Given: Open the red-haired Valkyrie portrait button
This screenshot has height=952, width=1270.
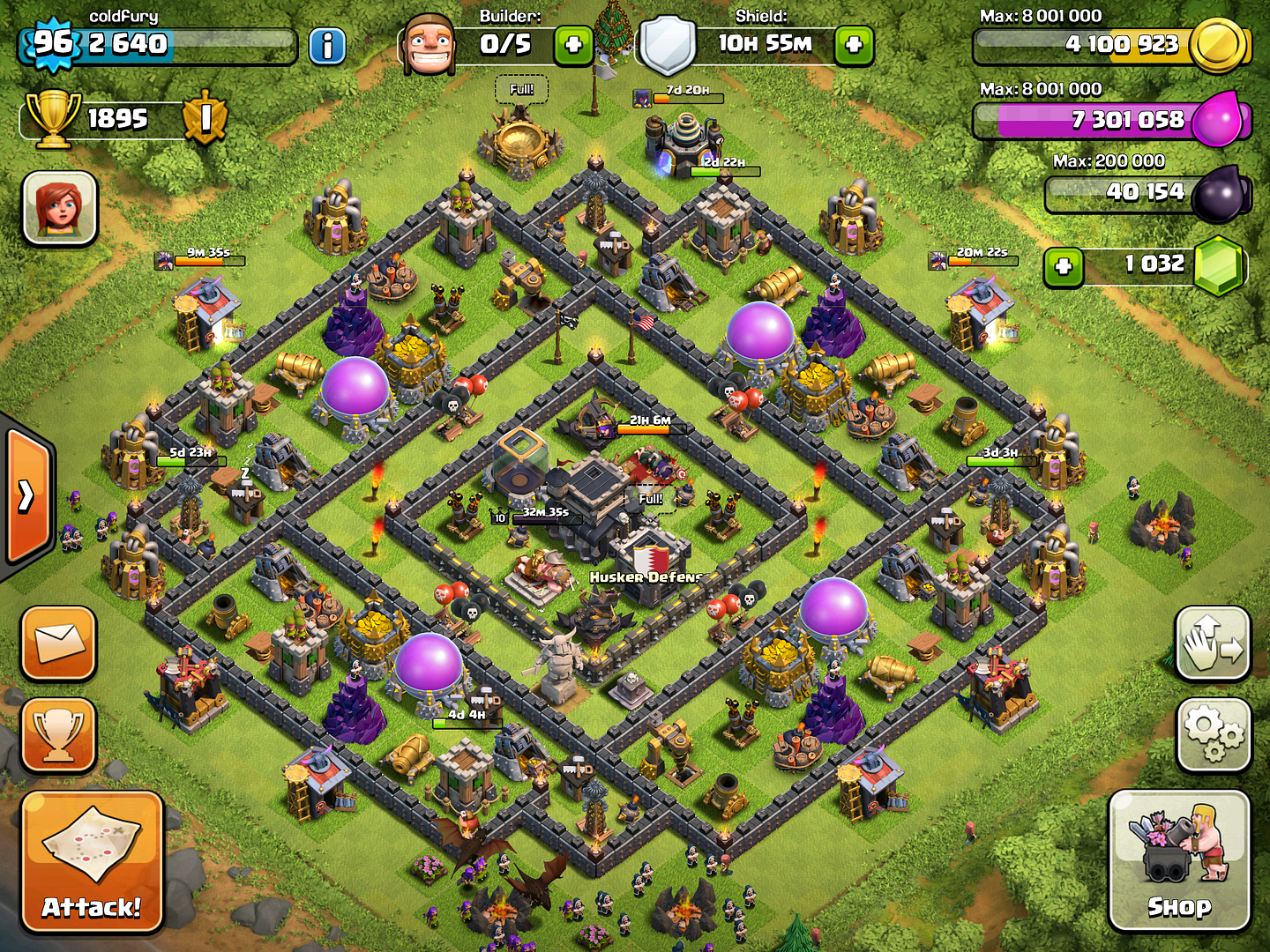Looking at the screenshot, I should 60,208.
